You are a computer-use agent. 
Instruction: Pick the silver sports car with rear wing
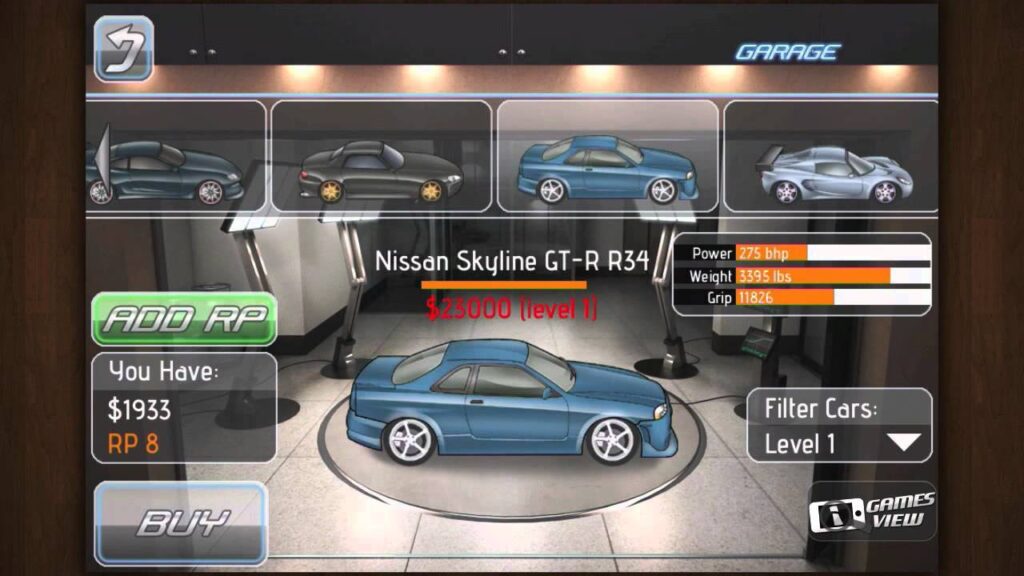click(830, 157)
